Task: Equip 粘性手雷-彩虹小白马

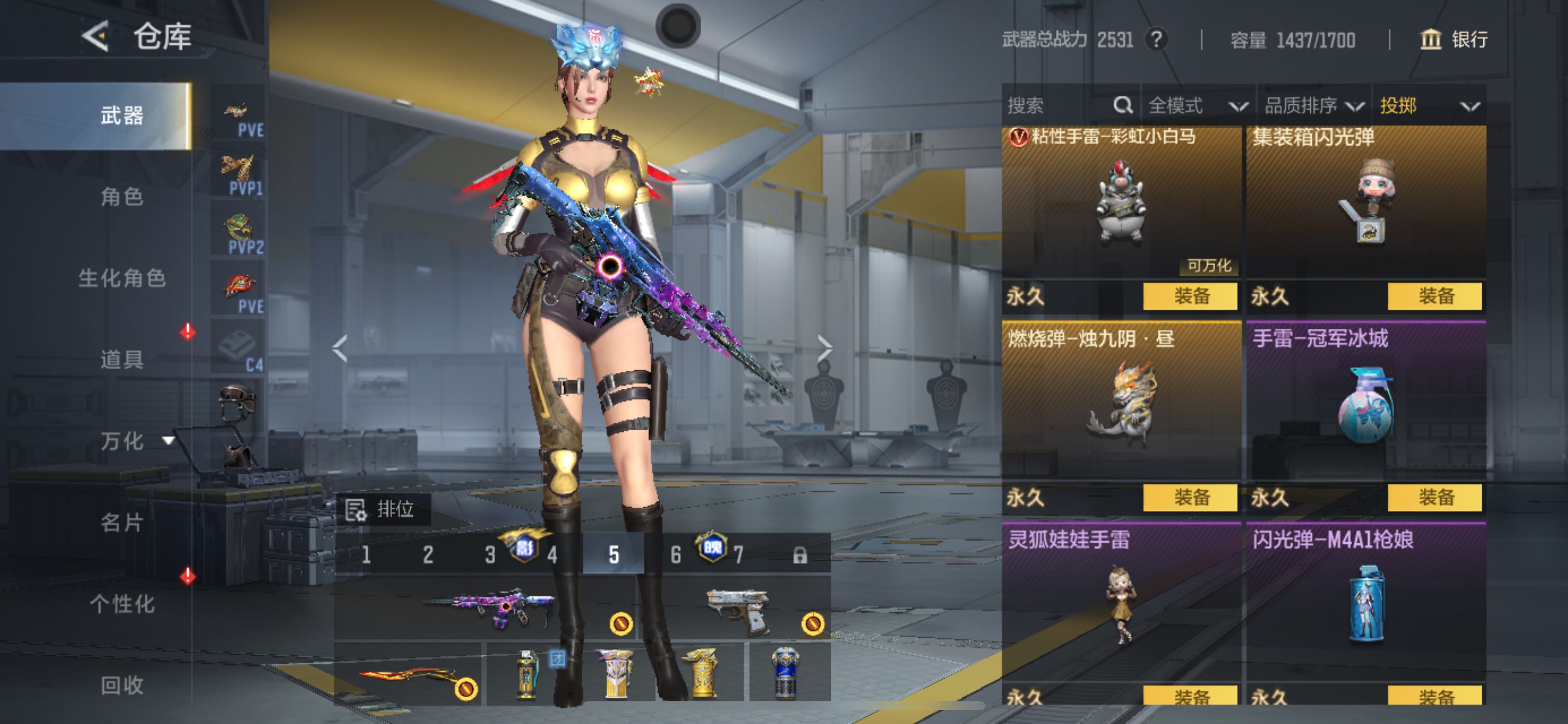Action: coord(1190,296)
